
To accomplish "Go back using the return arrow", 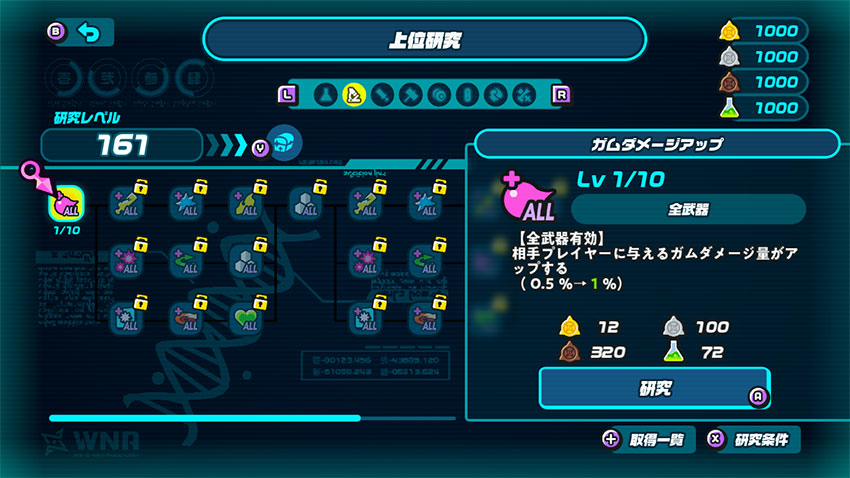I will point(90,33).
